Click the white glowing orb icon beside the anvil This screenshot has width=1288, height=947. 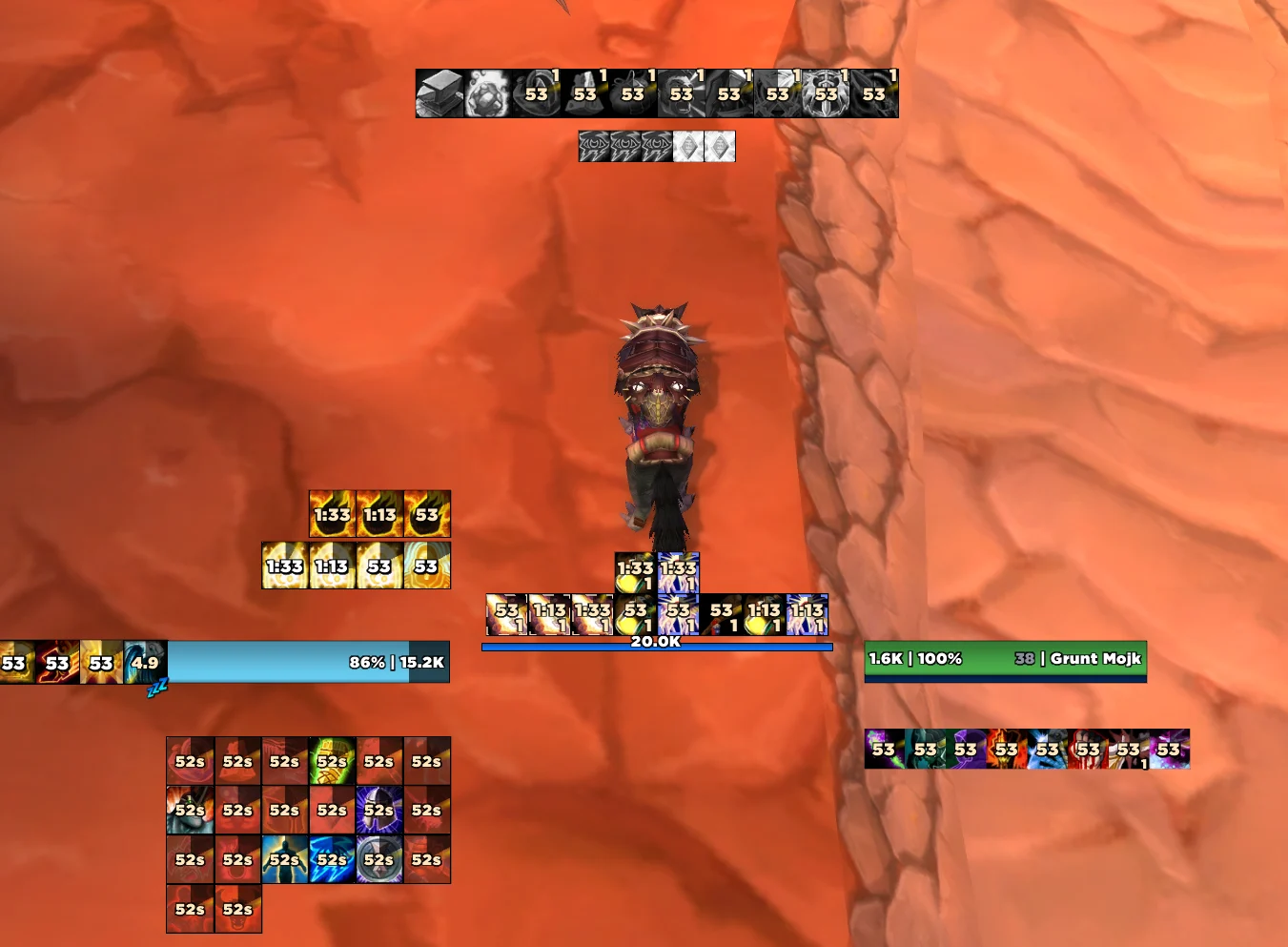[x=486, y=93]
